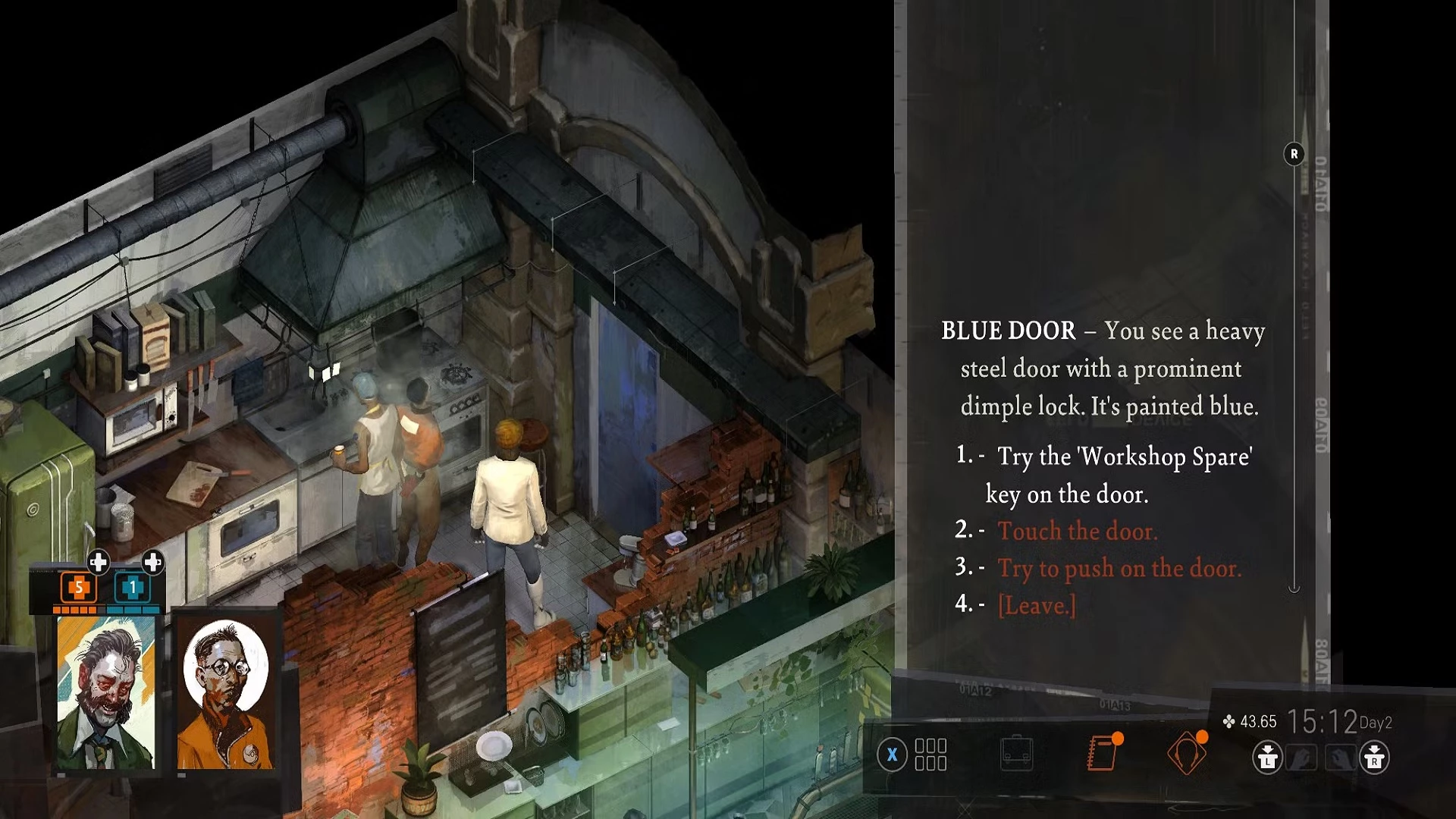This screenshot has height=819, width=1456.
Task: Use the blue morale healing charge
Action: tap(133, 588)
